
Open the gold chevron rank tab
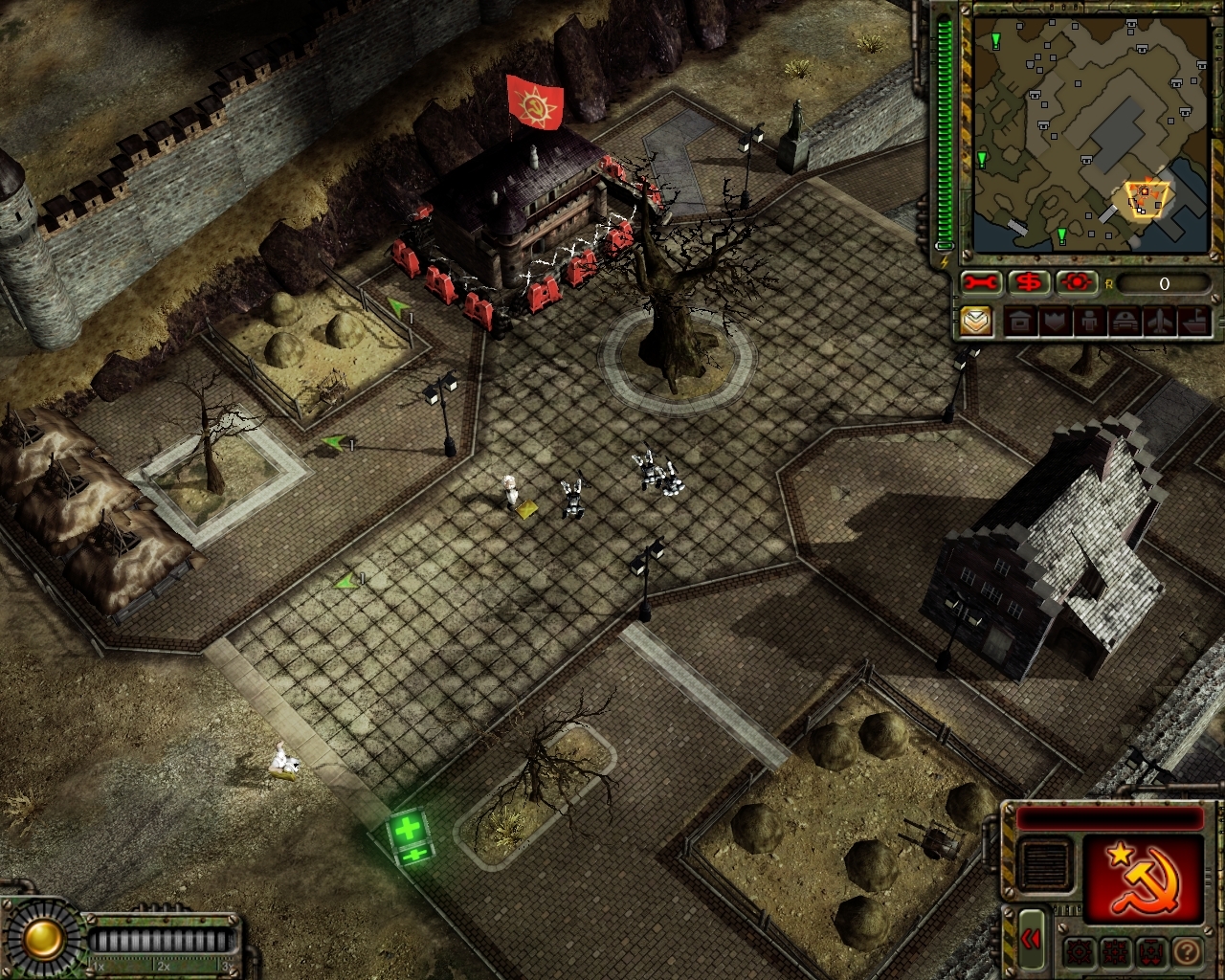(x=976, y=322)
